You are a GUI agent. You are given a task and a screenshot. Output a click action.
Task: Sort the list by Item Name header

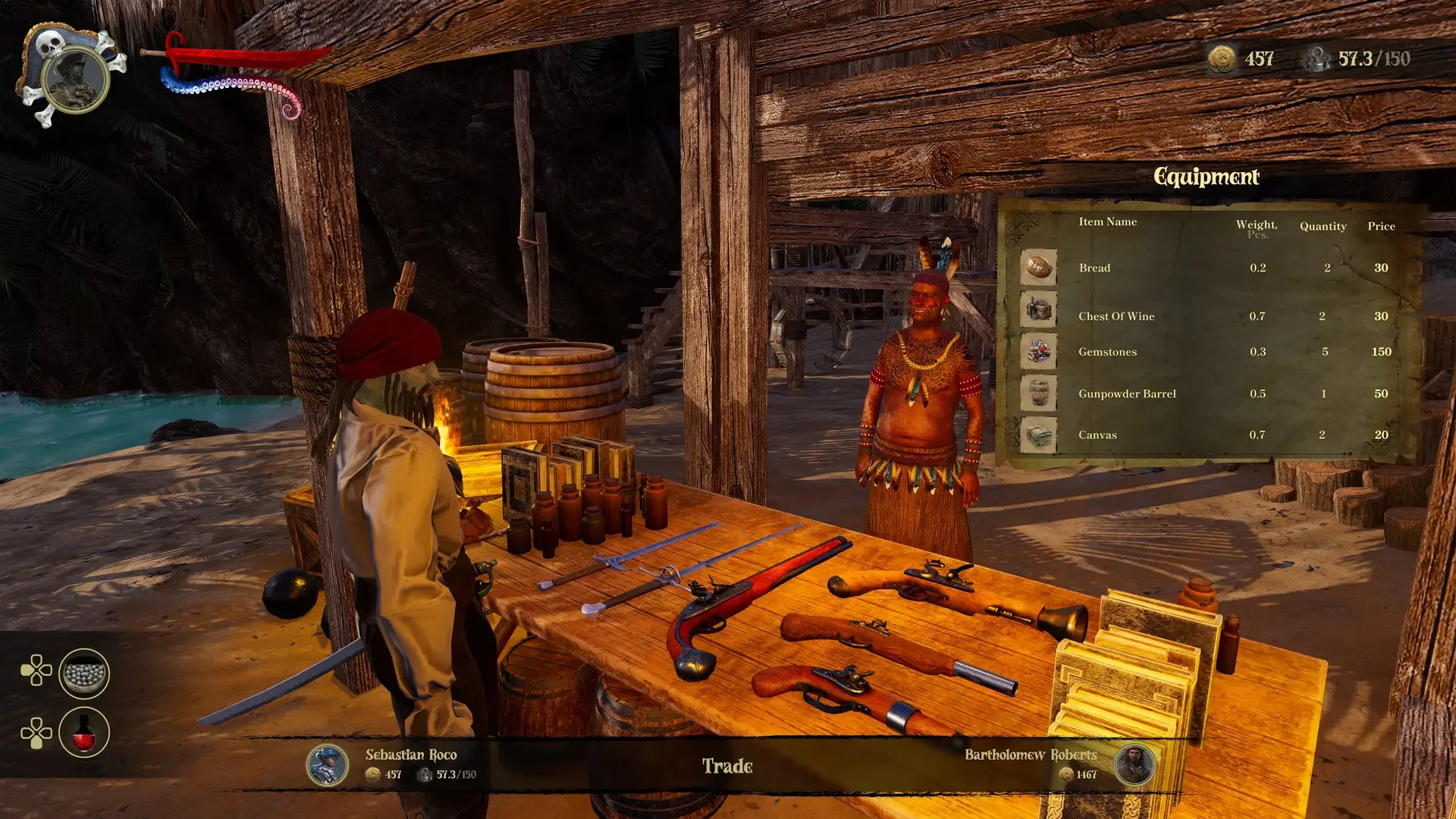coord(1107,221)
